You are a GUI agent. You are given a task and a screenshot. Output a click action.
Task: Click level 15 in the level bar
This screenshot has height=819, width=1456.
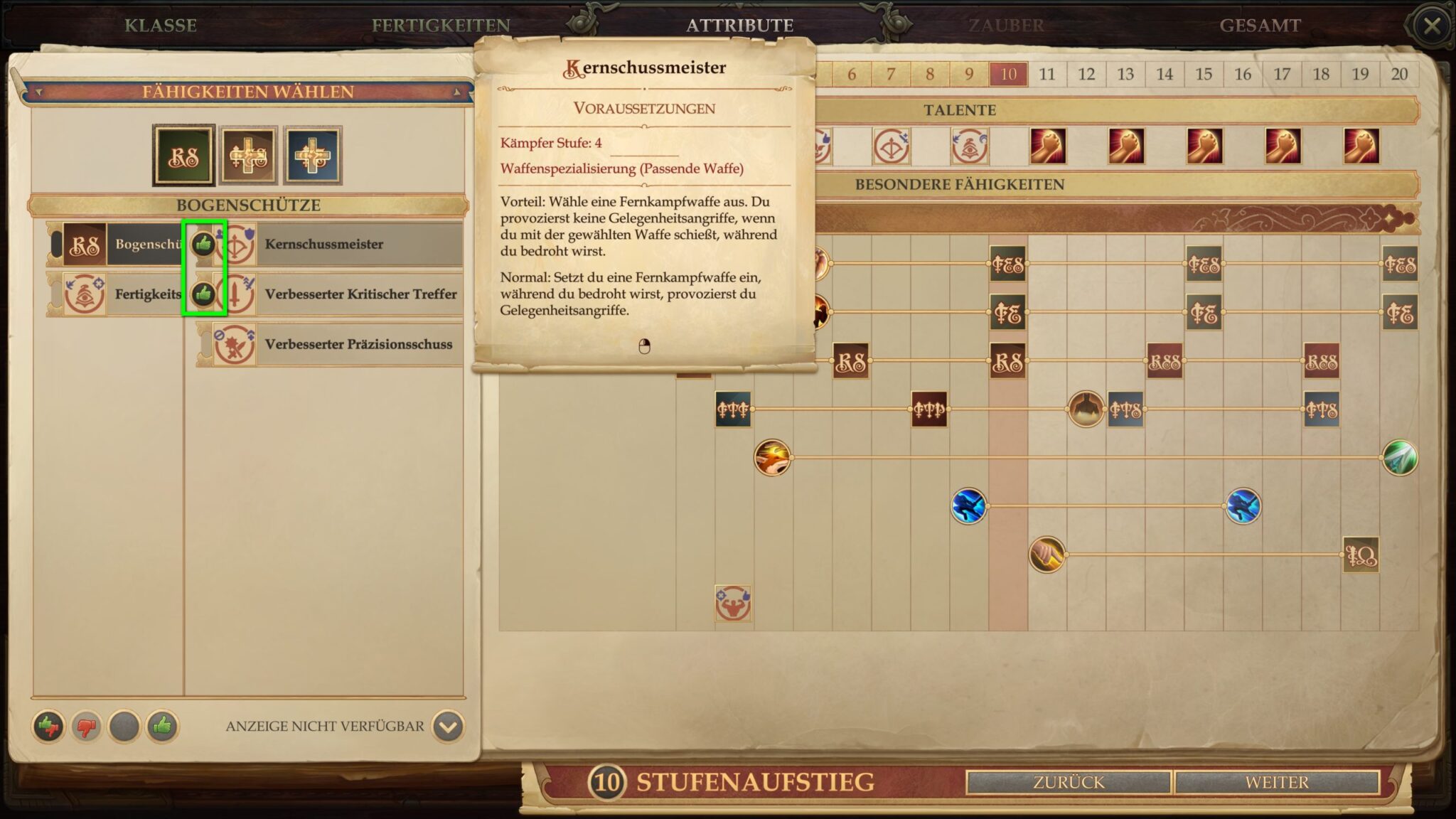(x=1203, y=73)
